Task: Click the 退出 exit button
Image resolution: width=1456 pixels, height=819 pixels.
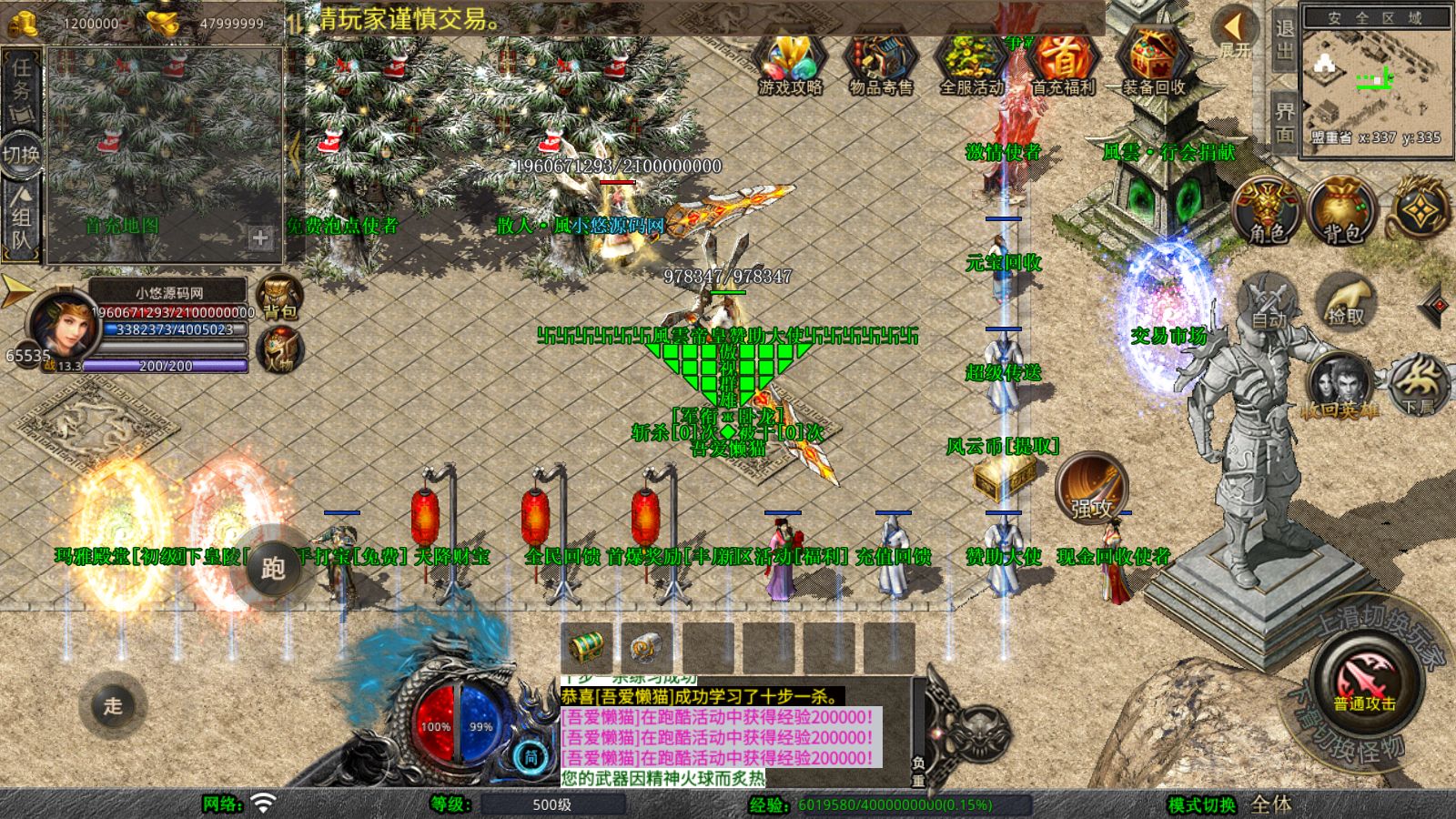Action: (x=1284, y=40)
